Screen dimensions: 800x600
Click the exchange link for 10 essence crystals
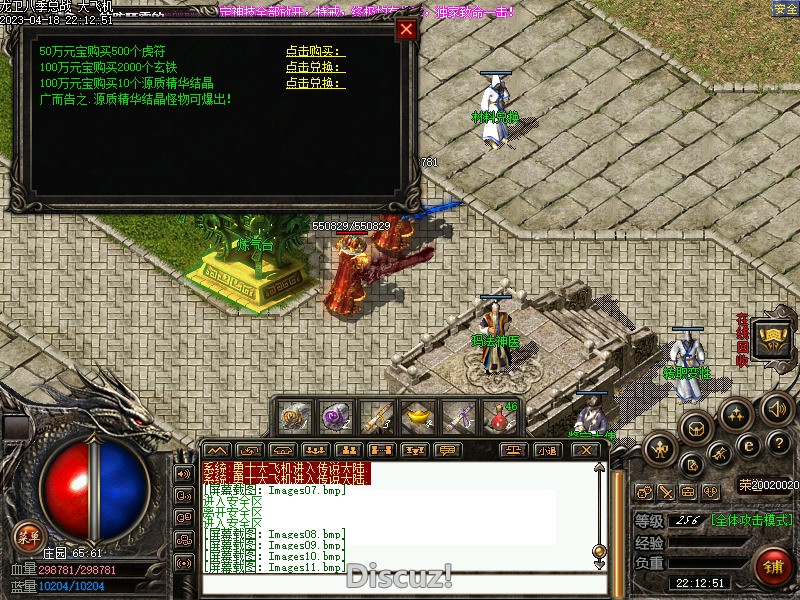pyautogui.click(x=314, y=83)
